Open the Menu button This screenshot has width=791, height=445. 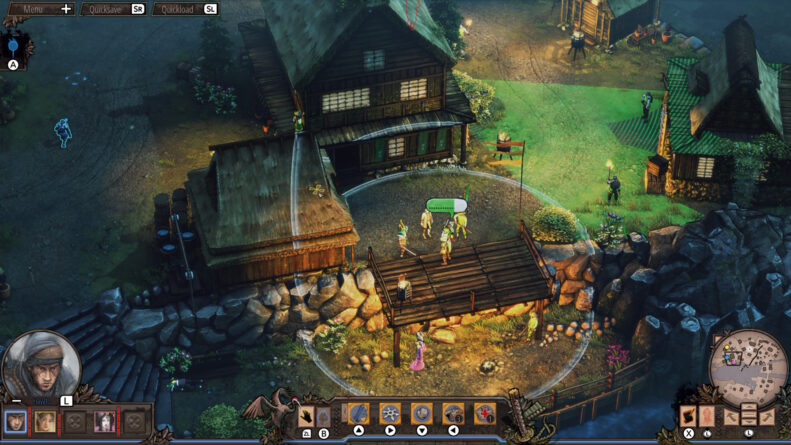[x=40, y=9]
